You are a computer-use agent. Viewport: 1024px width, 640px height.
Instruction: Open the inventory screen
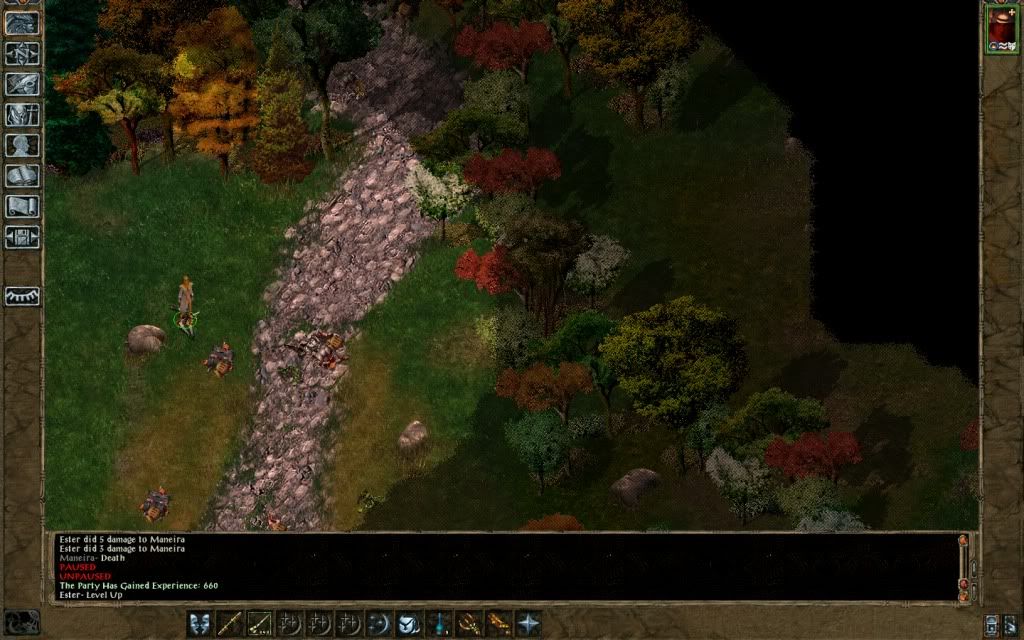[22, 115]
